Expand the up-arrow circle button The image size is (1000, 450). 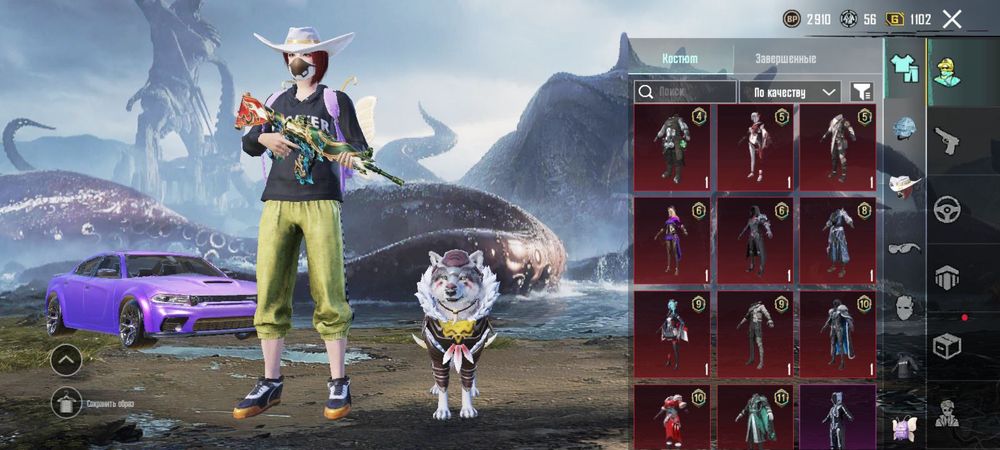(x=66, y=357)
